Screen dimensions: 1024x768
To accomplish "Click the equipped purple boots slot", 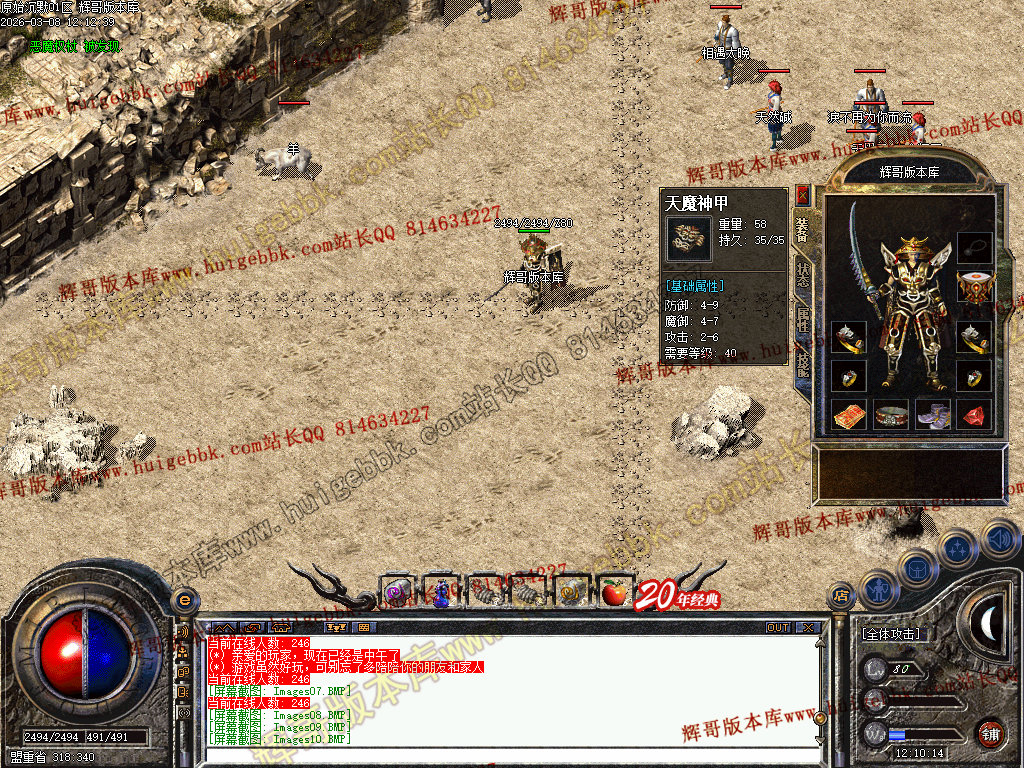I will [933, 414].
